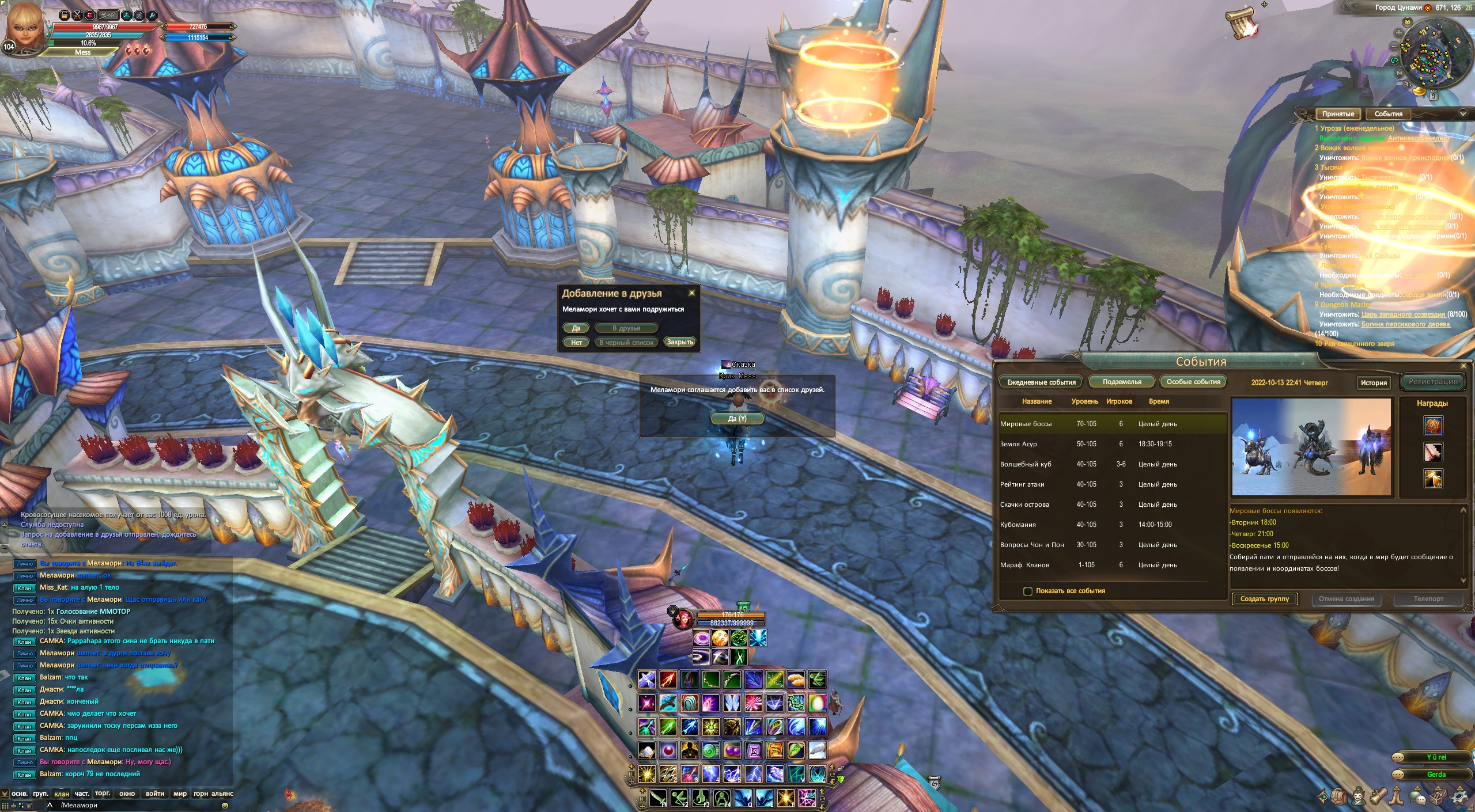Accept the friend request with Да

576,328
